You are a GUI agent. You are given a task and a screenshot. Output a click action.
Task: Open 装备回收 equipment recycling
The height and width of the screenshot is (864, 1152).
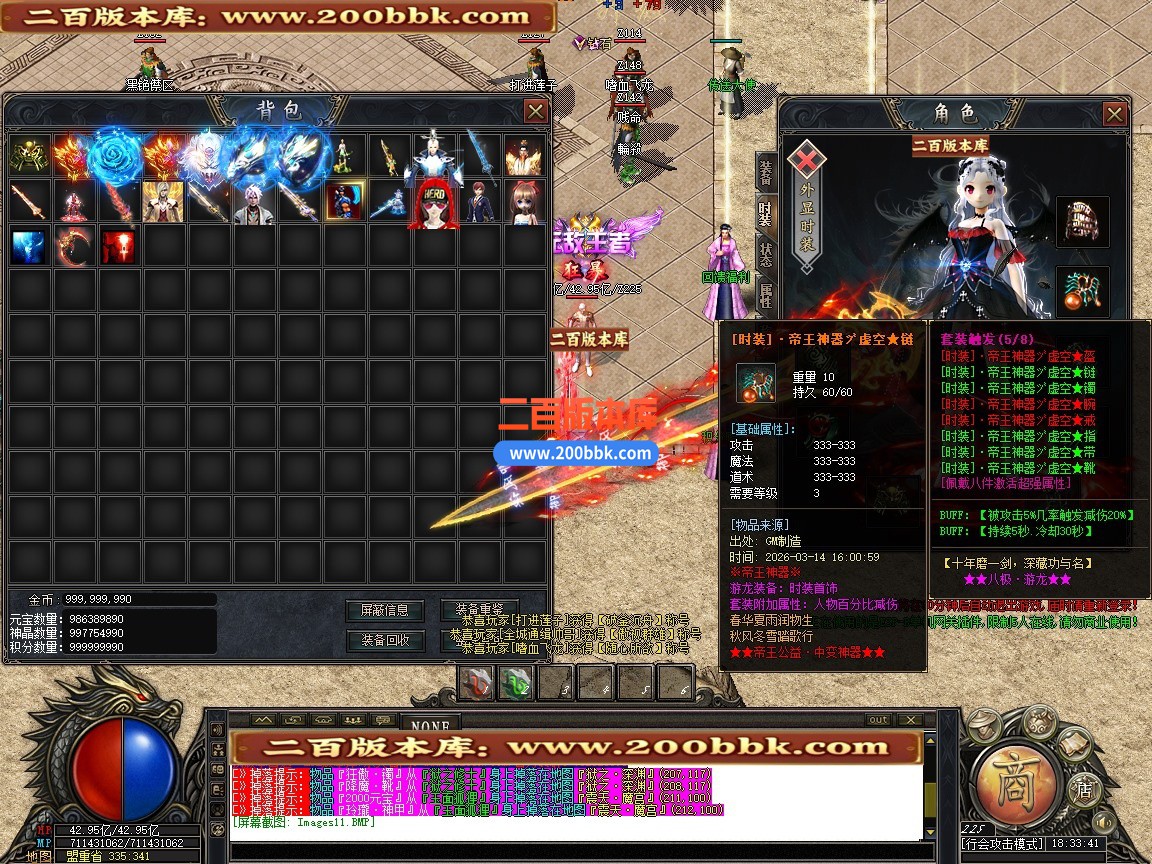[x=384, y=640]
